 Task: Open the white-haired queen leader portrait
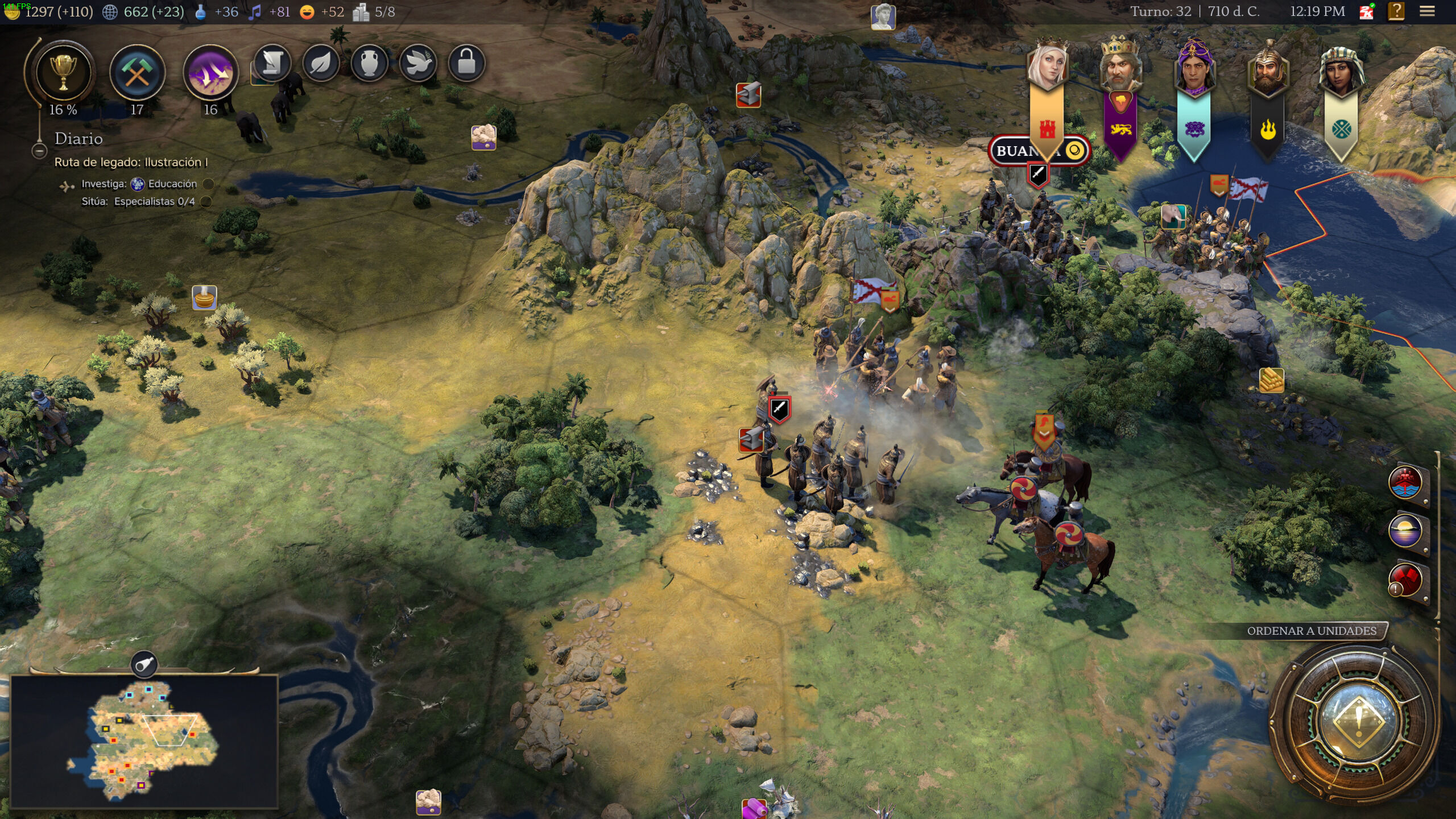click(x=1047, y=67)
